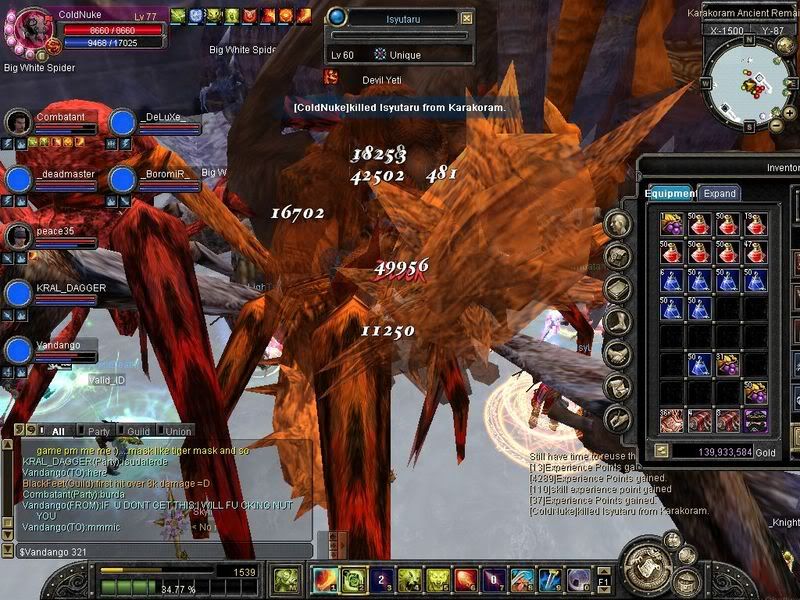Use the red orb skill in slot 6
Image resolution: width=800 pixels, height=600 pixels.
465,579
